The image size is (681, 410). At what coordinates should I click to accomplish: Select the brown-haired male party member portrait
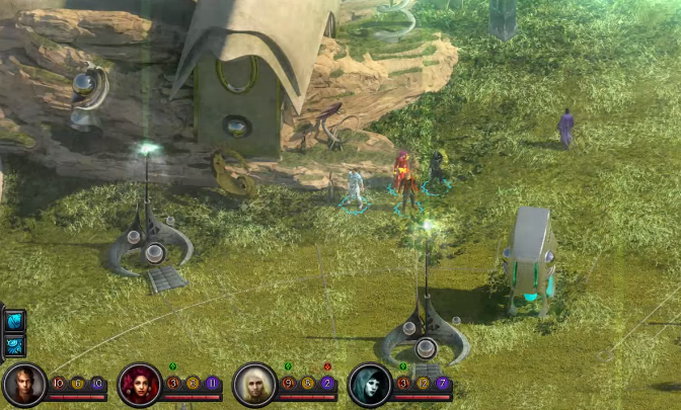[24, 384]
